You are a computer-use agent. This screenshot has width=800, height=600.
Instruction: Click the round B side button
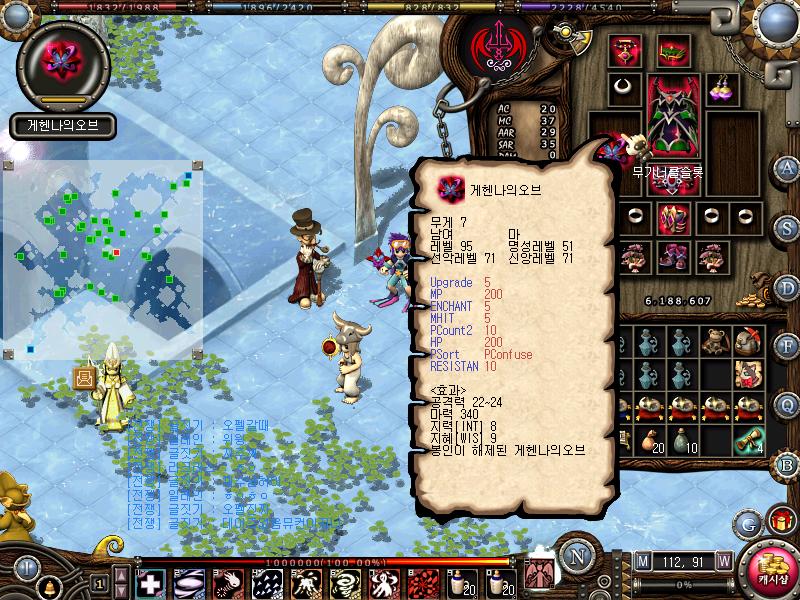tap(788, 463)
